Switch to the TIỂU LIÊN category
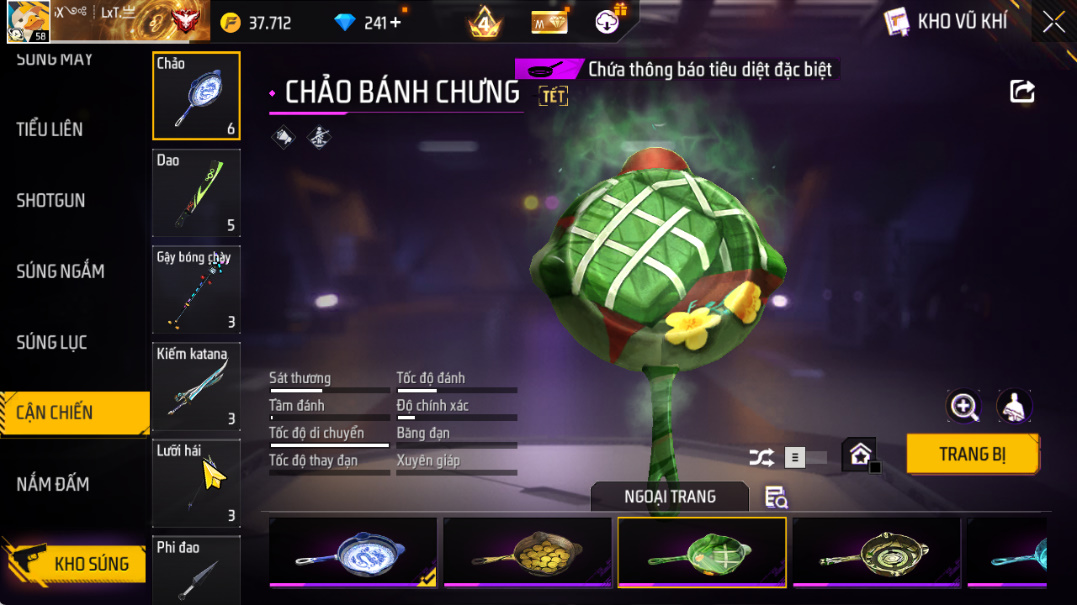Viewport: 1077px width, 605px height. click(50, 129)
